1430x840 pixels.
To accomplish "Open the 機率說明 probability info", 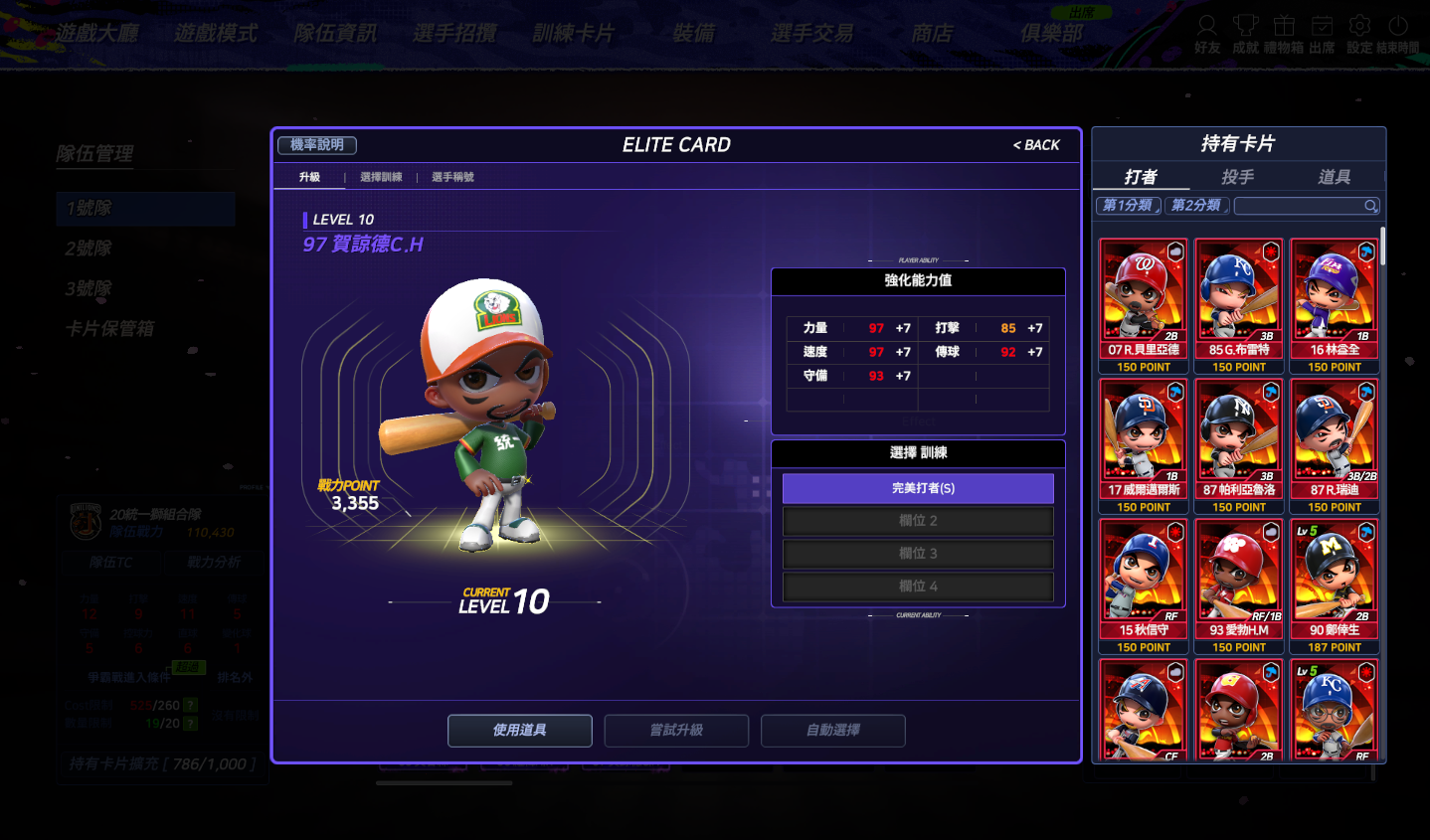I will point(317,145).
